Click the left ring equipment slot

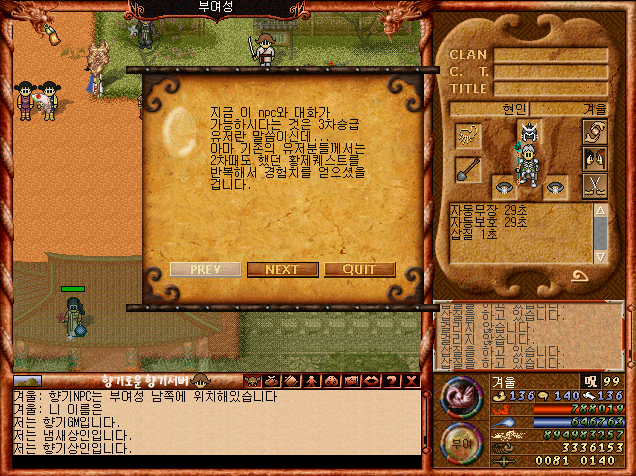pyautogui.click(x=503, y=186)
